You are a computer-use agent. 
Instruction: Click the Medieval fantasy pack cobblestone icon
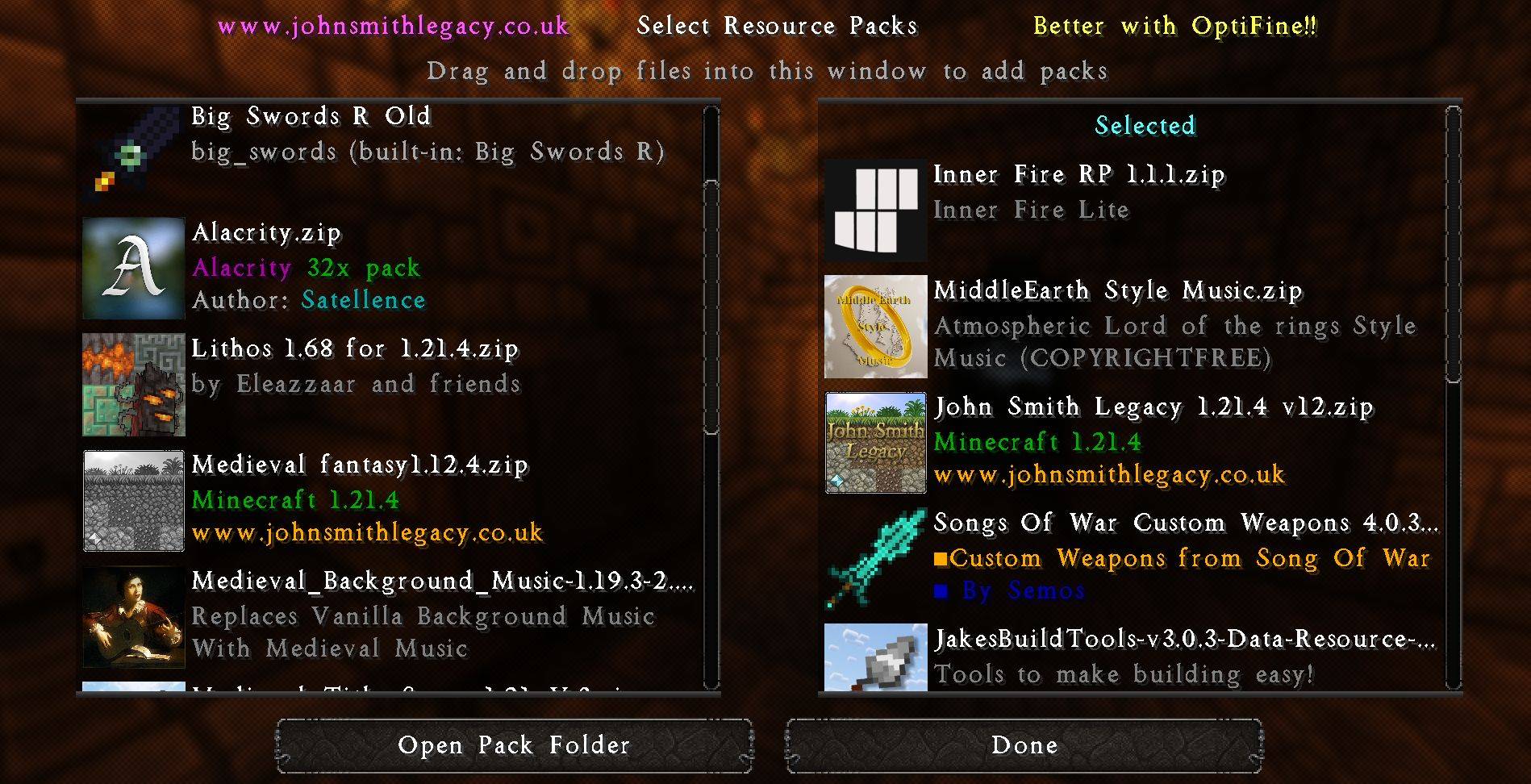click(x=133, y=500)
